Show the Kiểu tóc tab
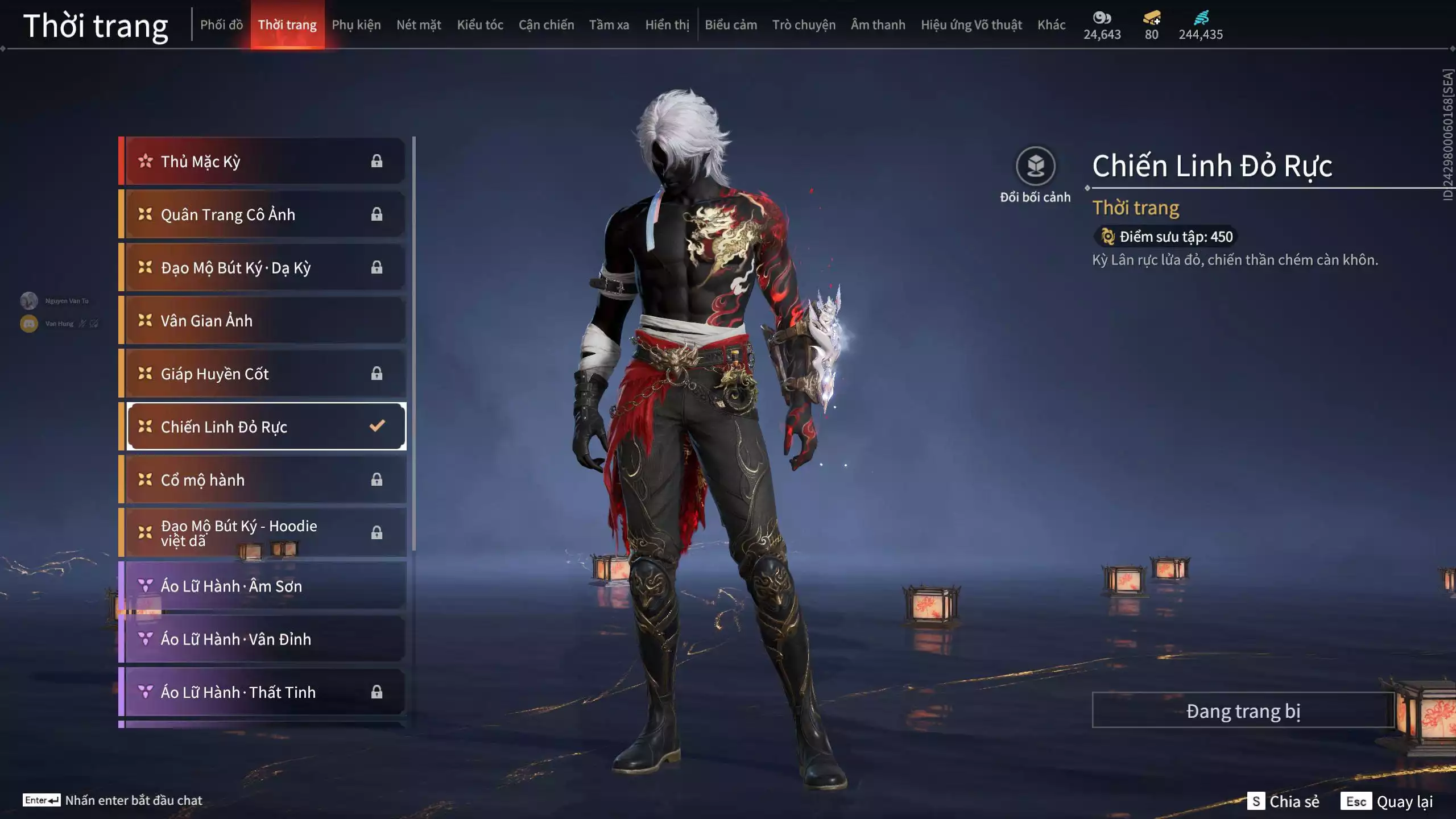Screen dimensions: 1456x819 [x=480, y=25]
